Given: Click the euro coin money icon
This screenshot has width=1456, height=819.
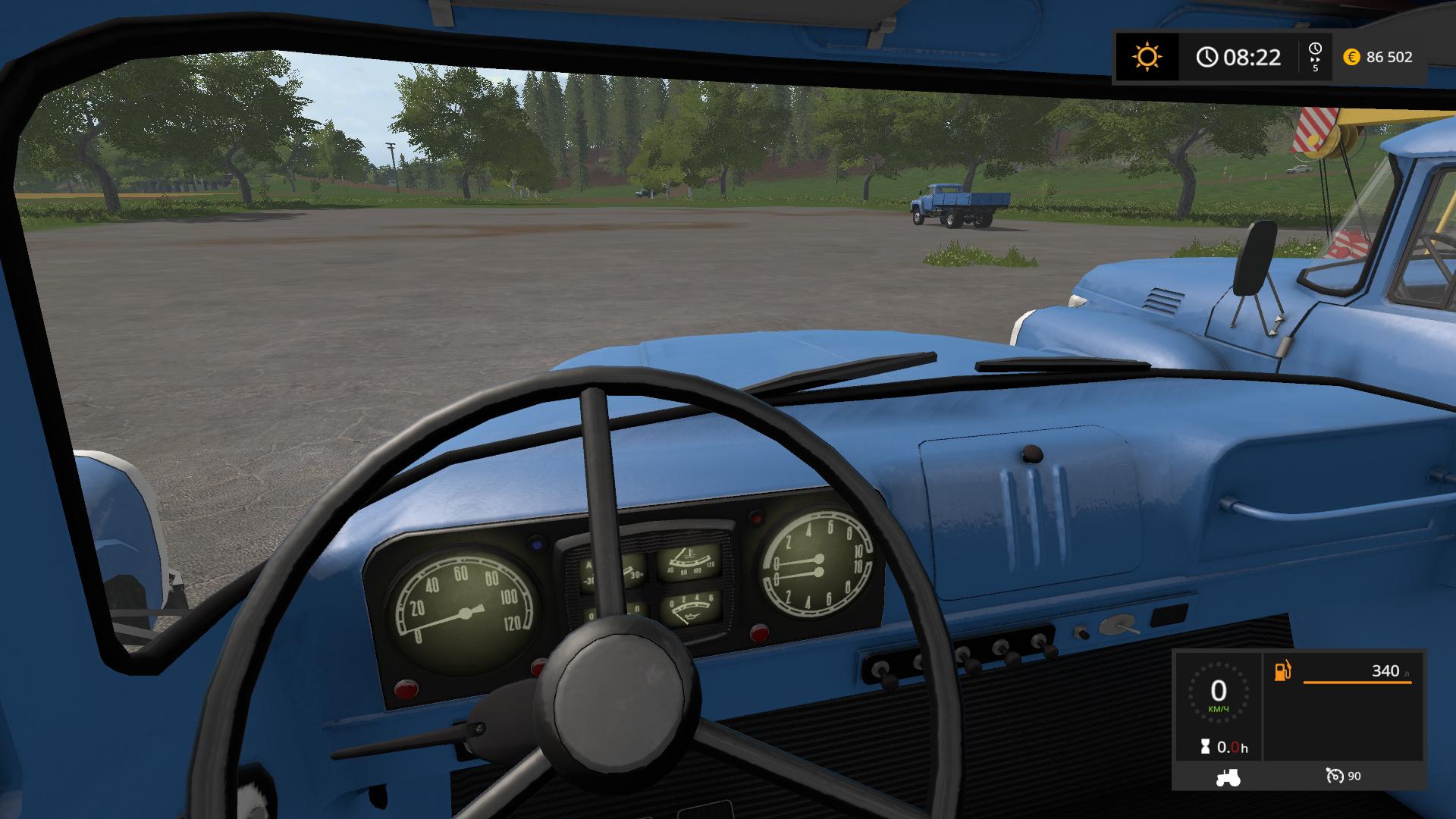Looking at the screenshot, I should click(x=1351, y=57).
